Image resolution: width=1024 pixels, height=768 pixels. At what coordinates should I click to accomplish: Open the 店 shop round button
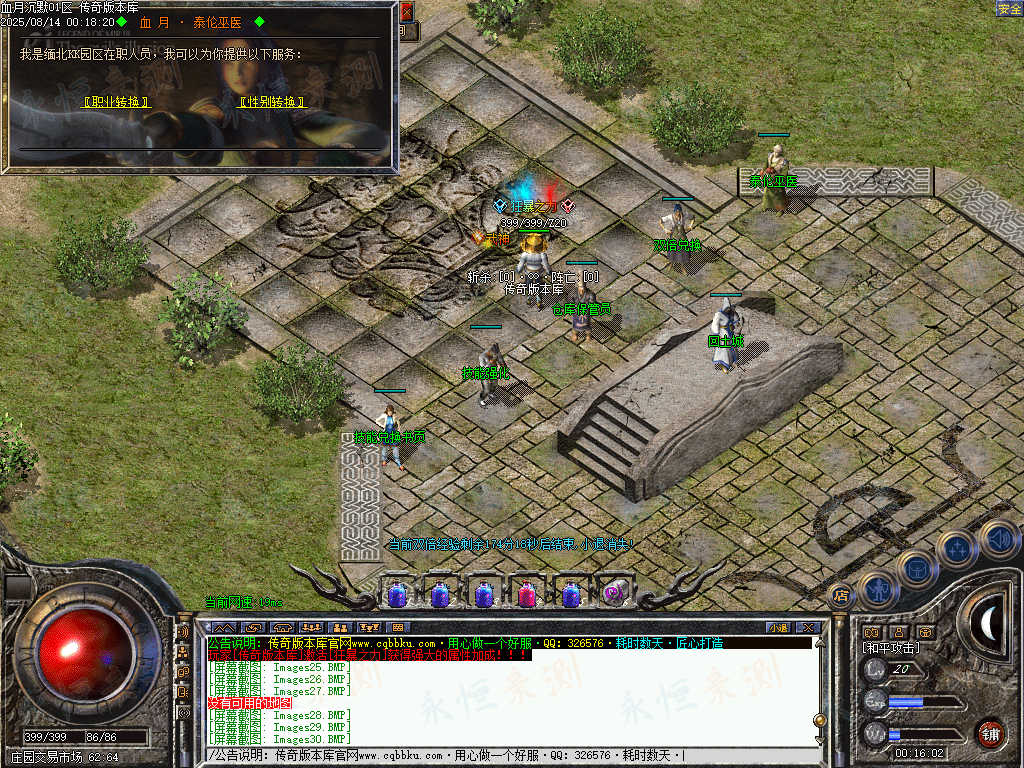(x=841, y=596)
